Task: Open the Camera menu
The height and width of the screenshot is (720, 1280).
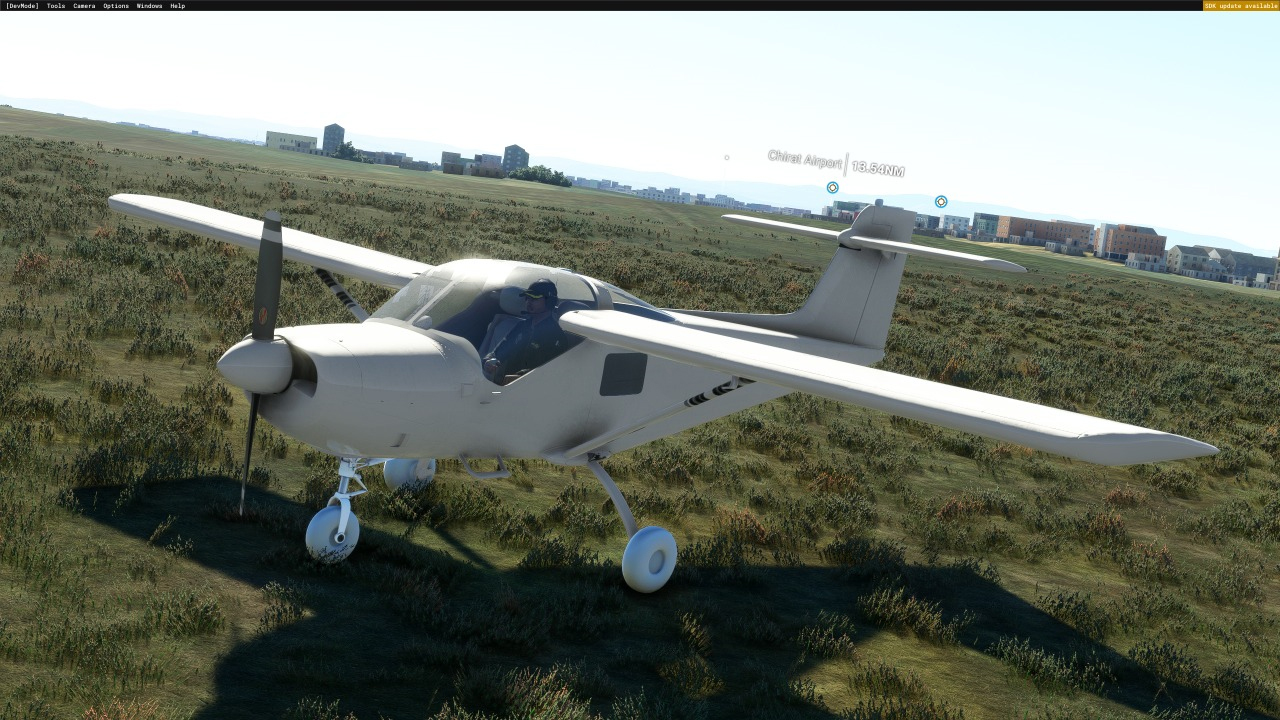Action: coord(84,6)
